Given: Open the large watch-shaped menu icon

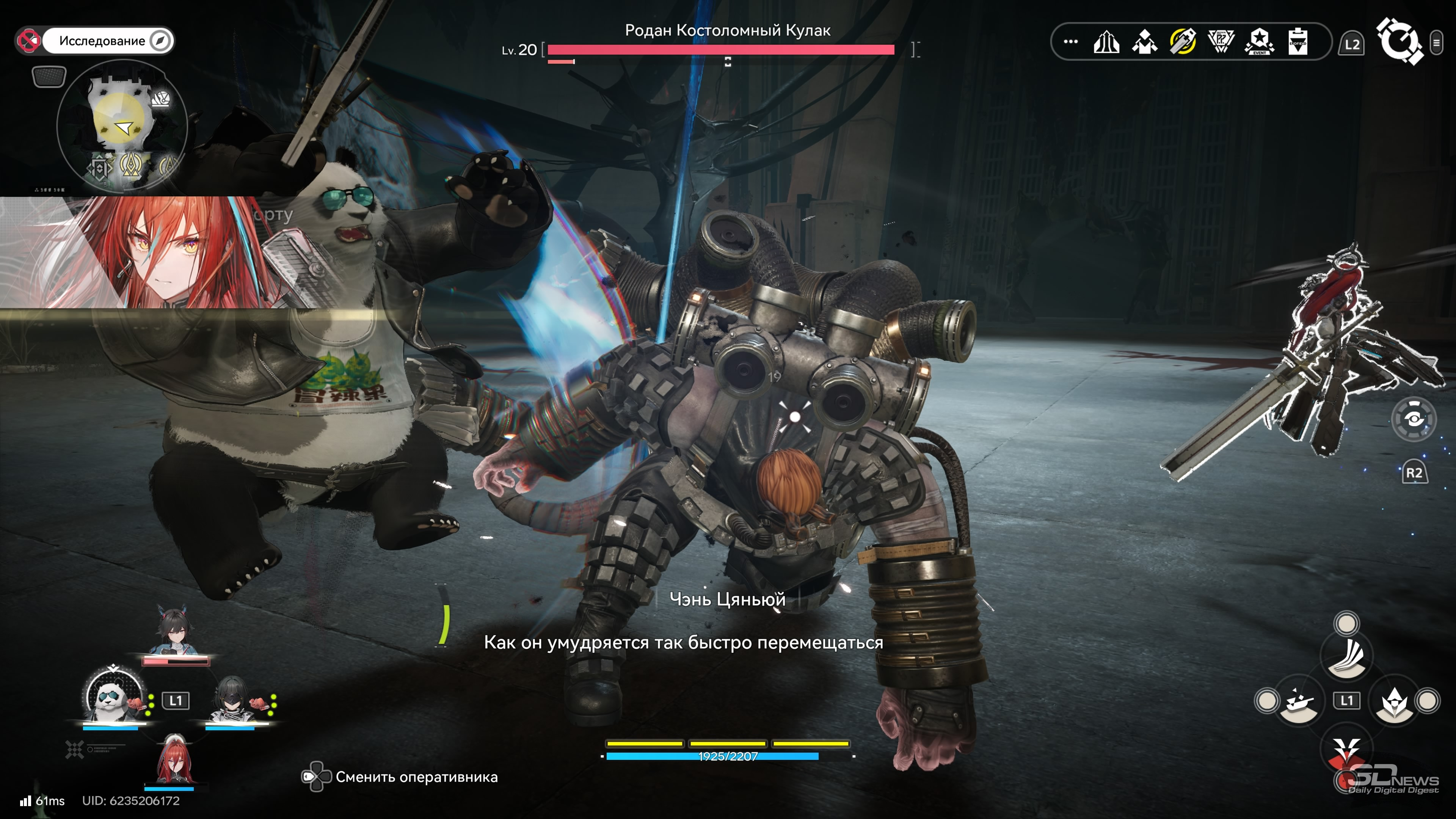Looking at the screenshot, I should pyautogui.click(x=1398, y=41).
